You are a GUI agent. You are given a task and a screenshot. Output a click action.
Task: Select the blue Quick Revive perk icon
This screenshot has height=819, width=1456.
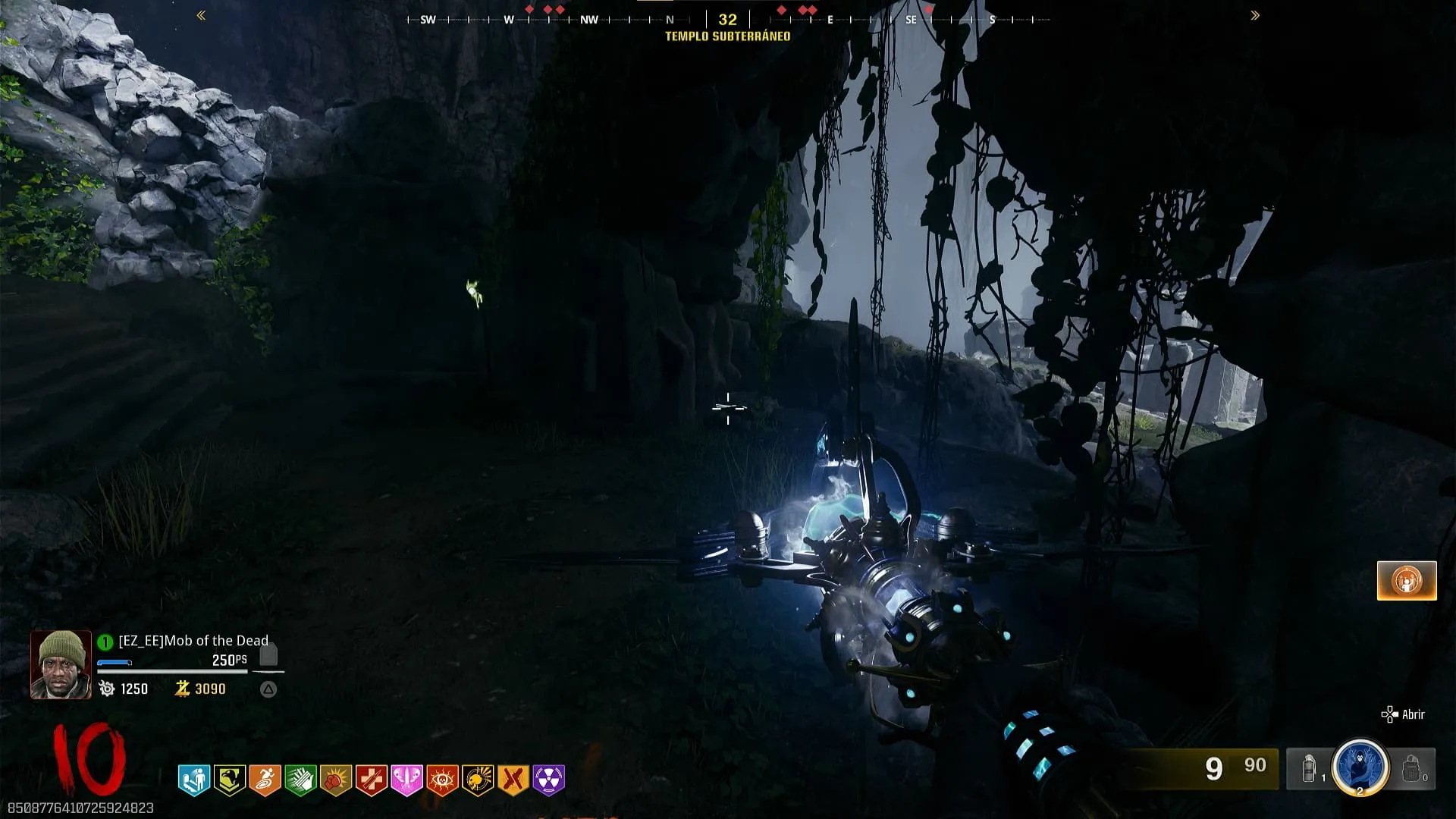(193, 780)
